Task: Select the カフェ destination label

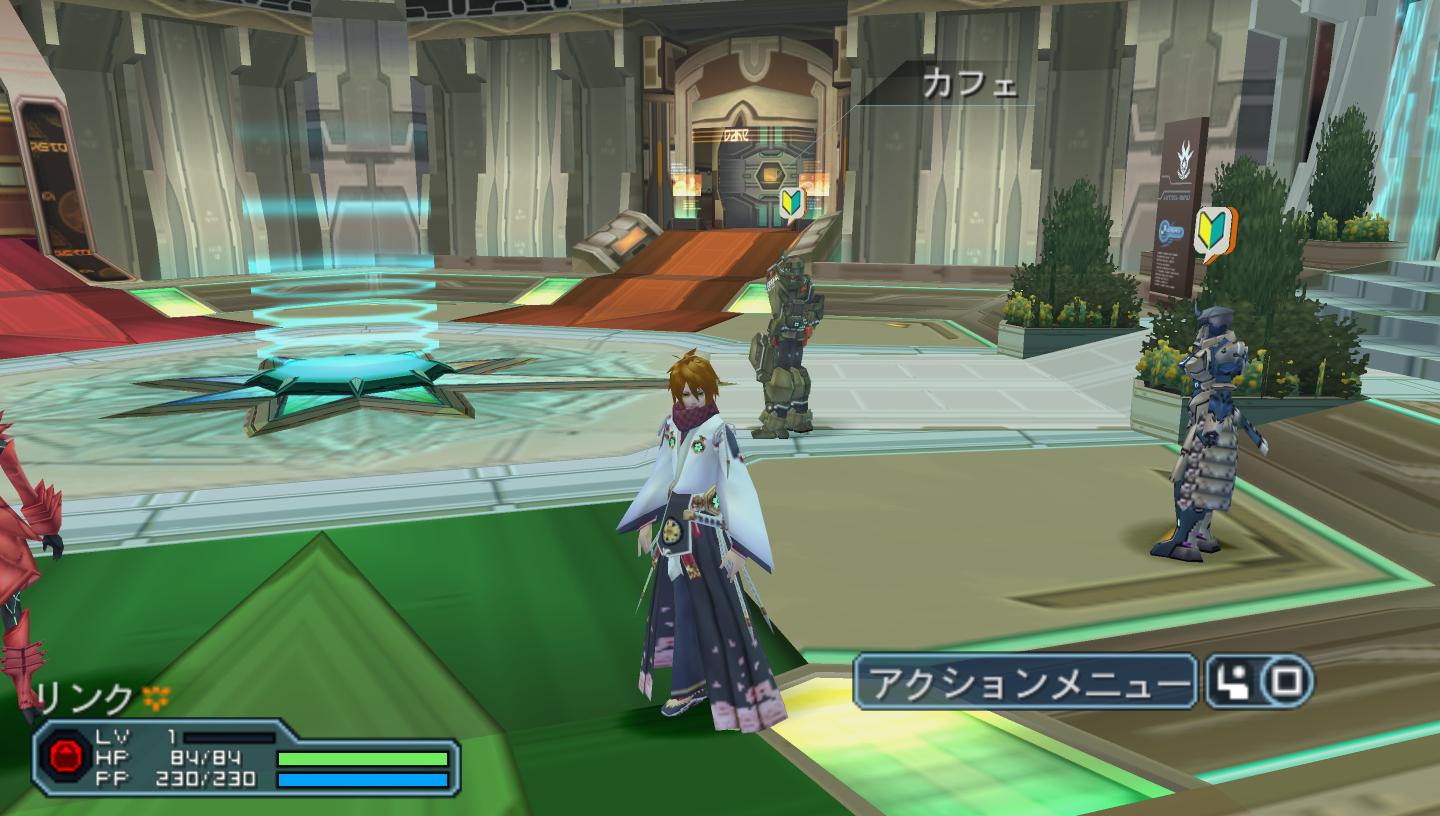Action: click(x=969, y=86)
